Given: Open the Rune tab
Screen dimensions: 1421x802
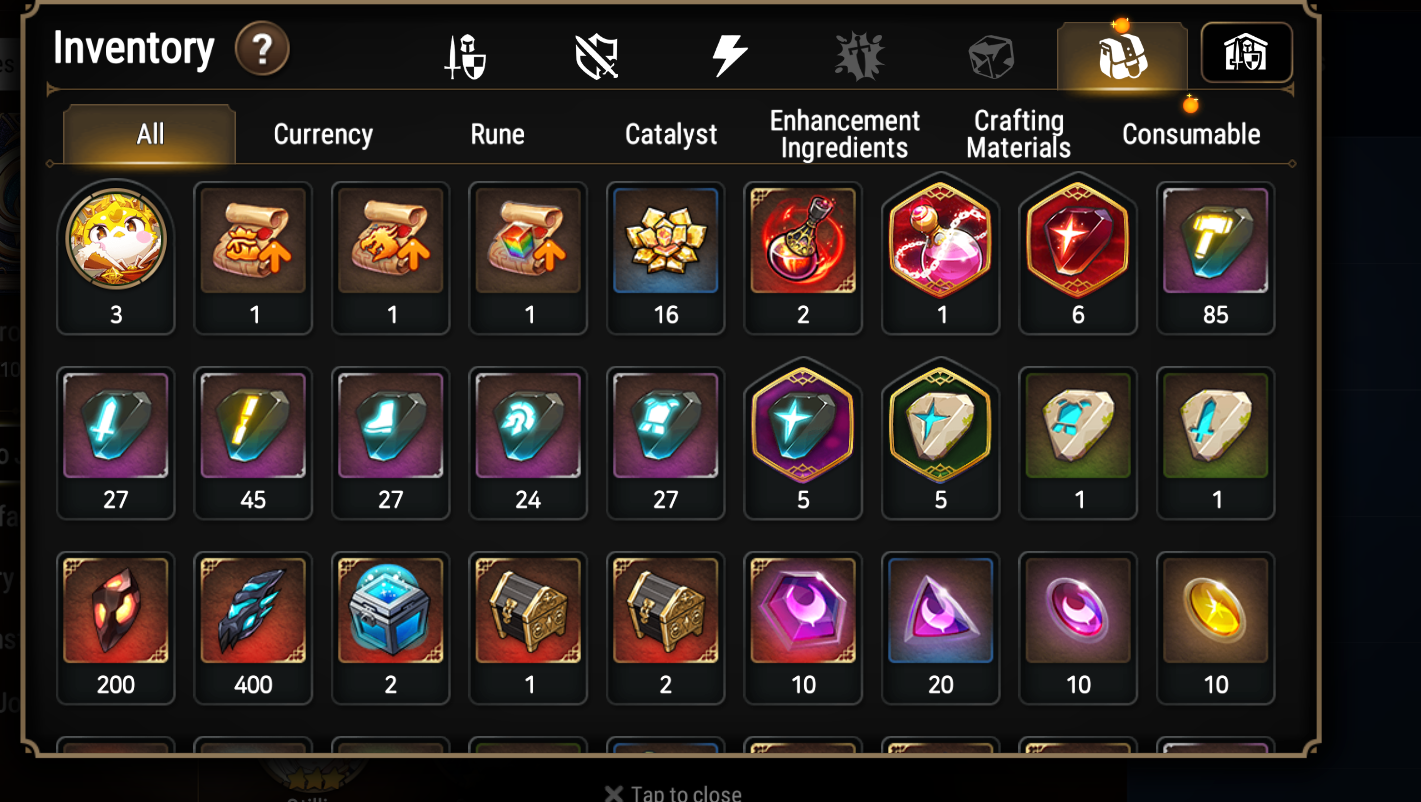Looking at the screenshot, I should (x=497, y=134).
